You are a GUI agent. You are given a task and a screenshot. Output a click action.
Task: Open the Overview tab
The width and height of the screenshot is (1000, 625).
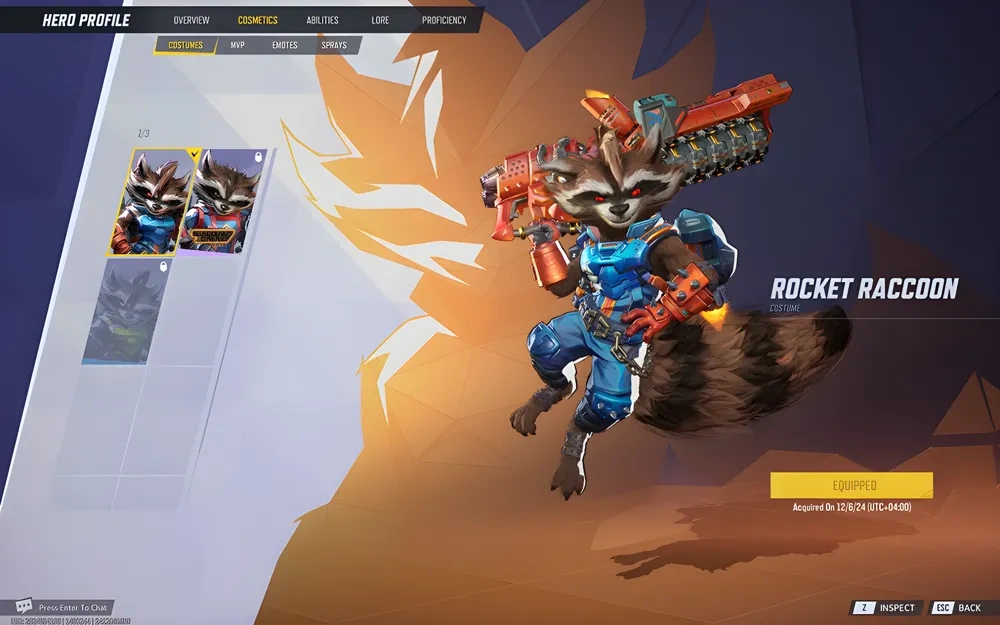pos(191,20)
